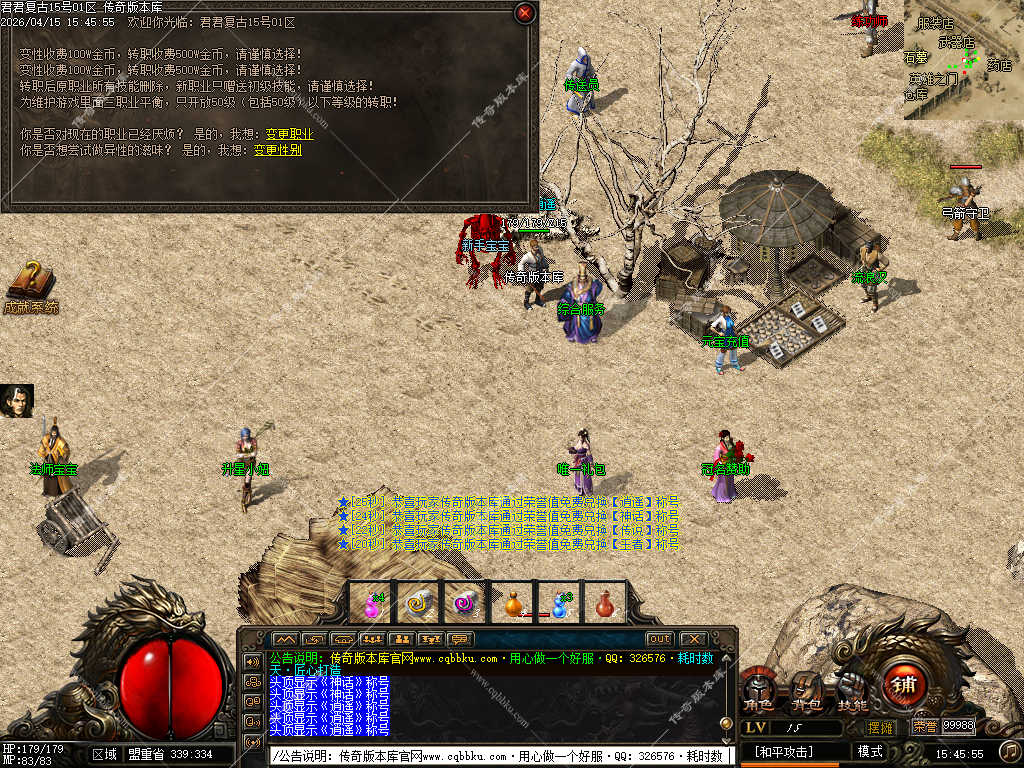Open the 技能 skills panel

pyautogui.click(x=852, y=692)
